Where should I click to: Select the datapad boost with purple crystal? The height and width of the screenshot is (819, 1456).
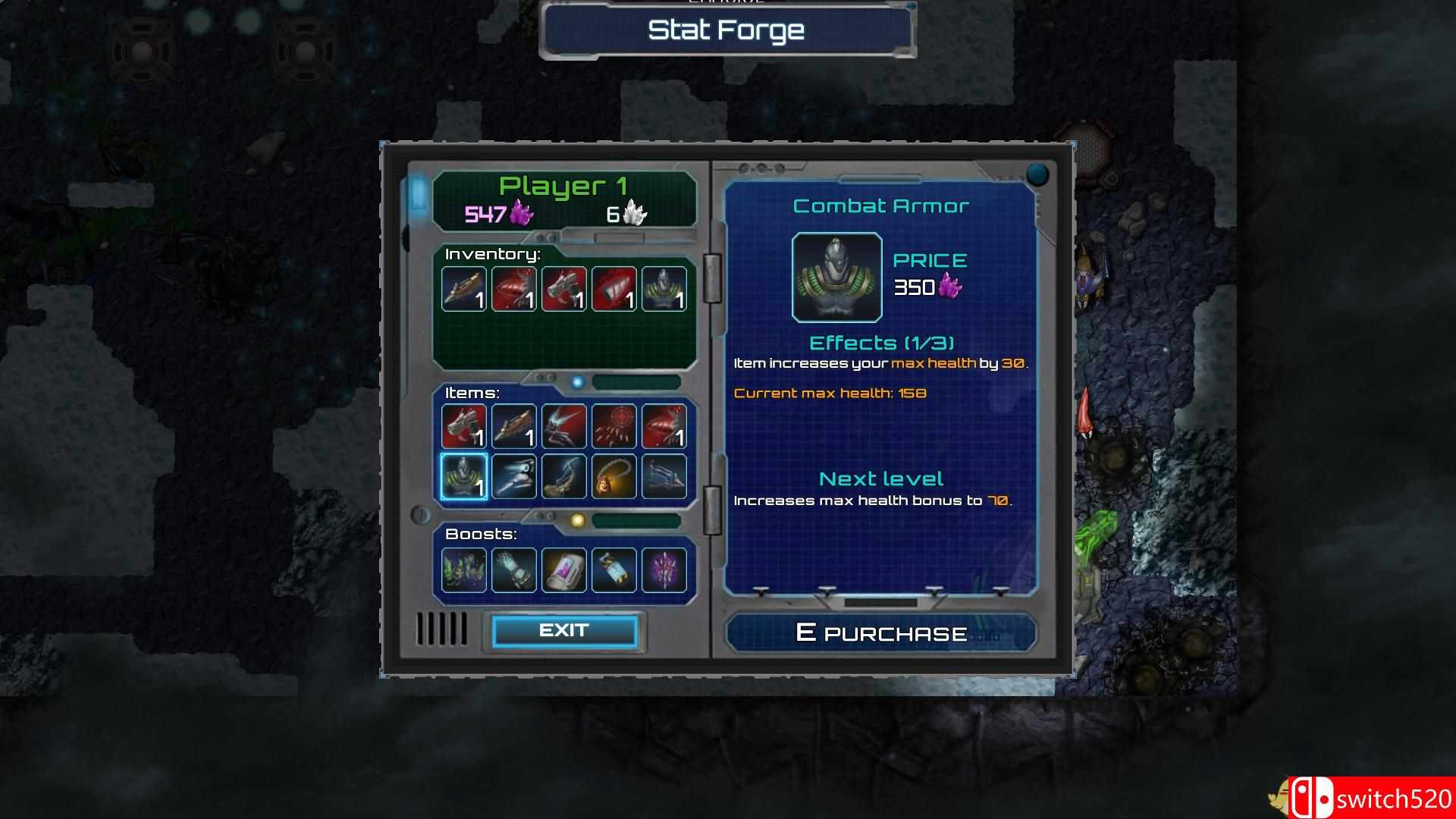[564, 570]
